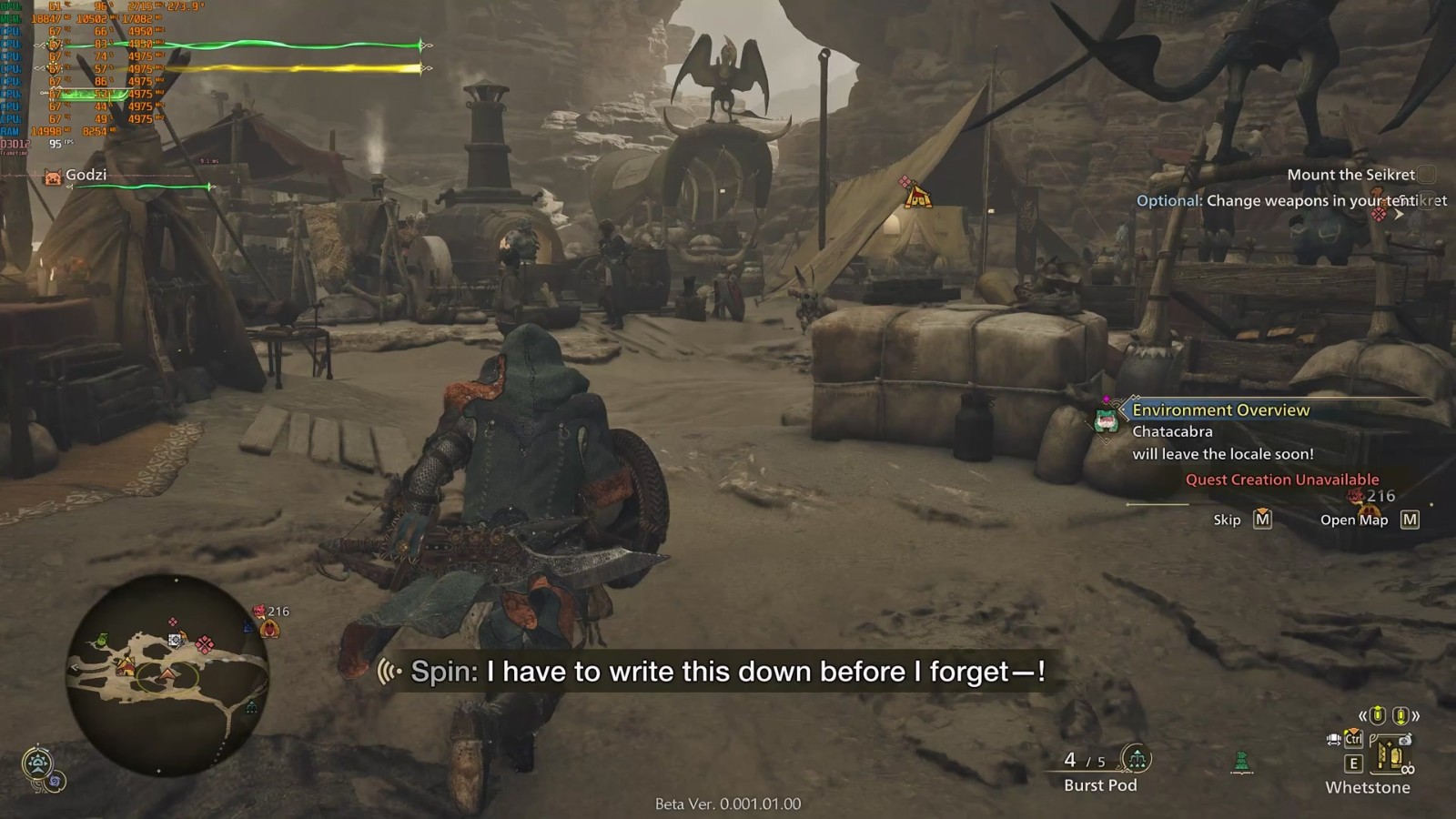Click the Palico icon beside Environment Overview
Viewport: 1456px width, 819px height.
[1107, 420]
